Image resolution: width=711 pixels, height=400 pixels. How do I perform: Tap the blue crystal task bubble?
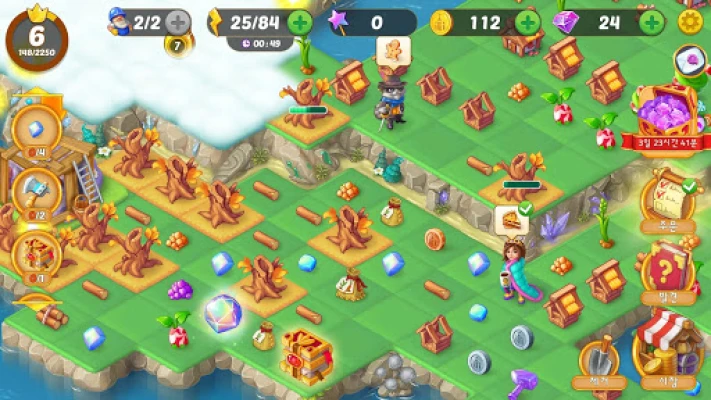point(37,130)
